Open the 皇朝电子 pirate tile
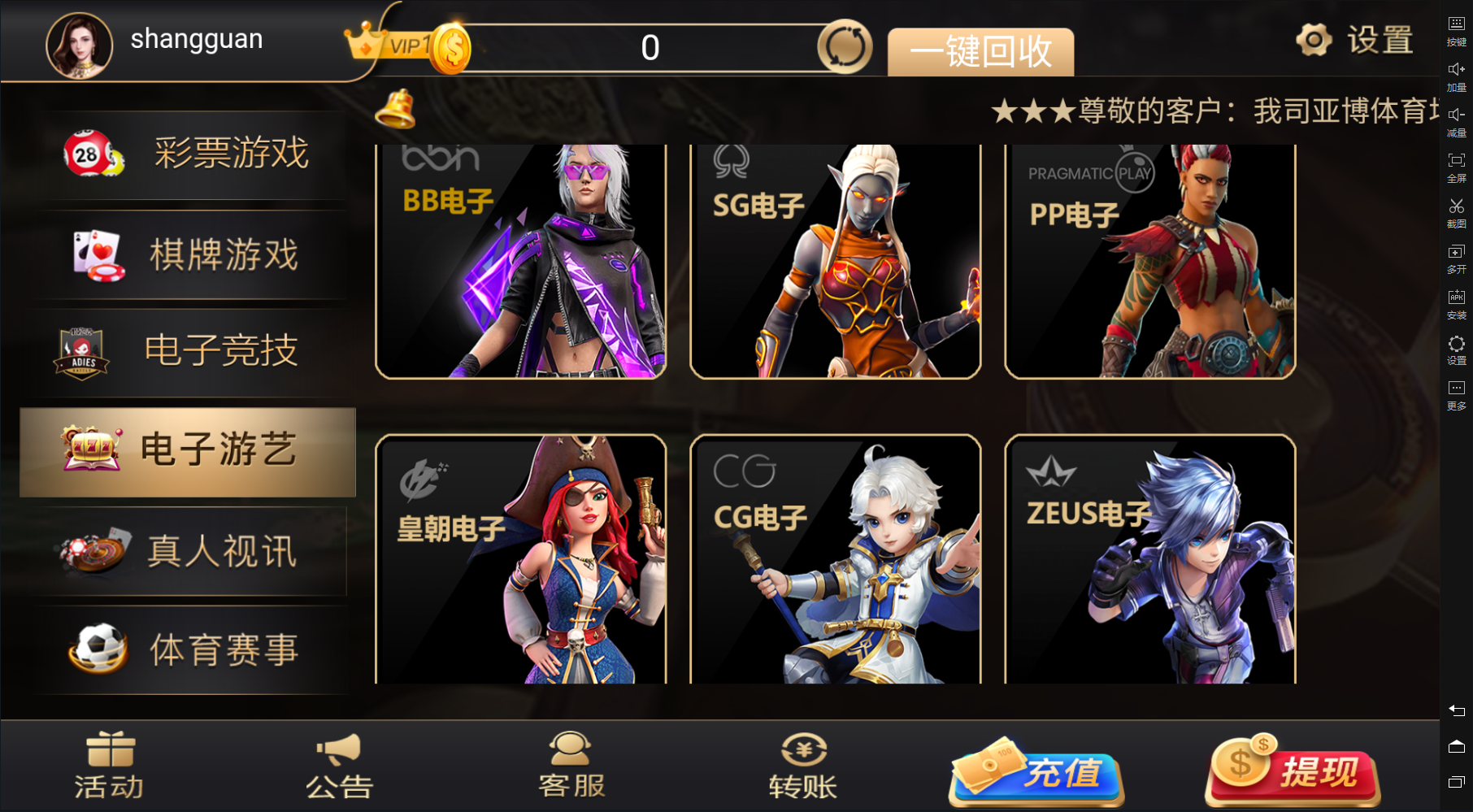Screen dimensions: 1473x812 click(x=520, y=559)
